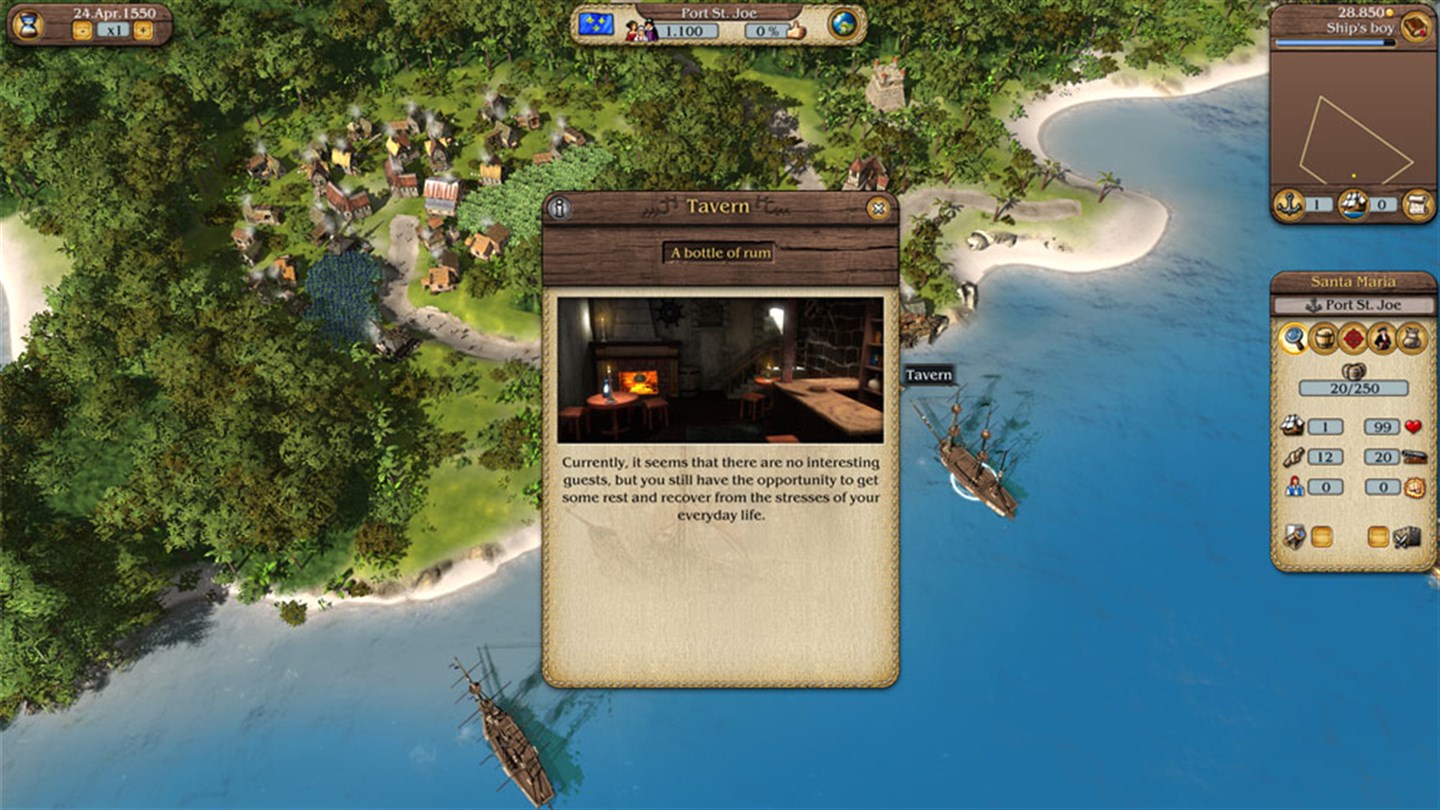Open the red logbook icon
This screenshot has width=1440, height=810.
pos(1414,27)
